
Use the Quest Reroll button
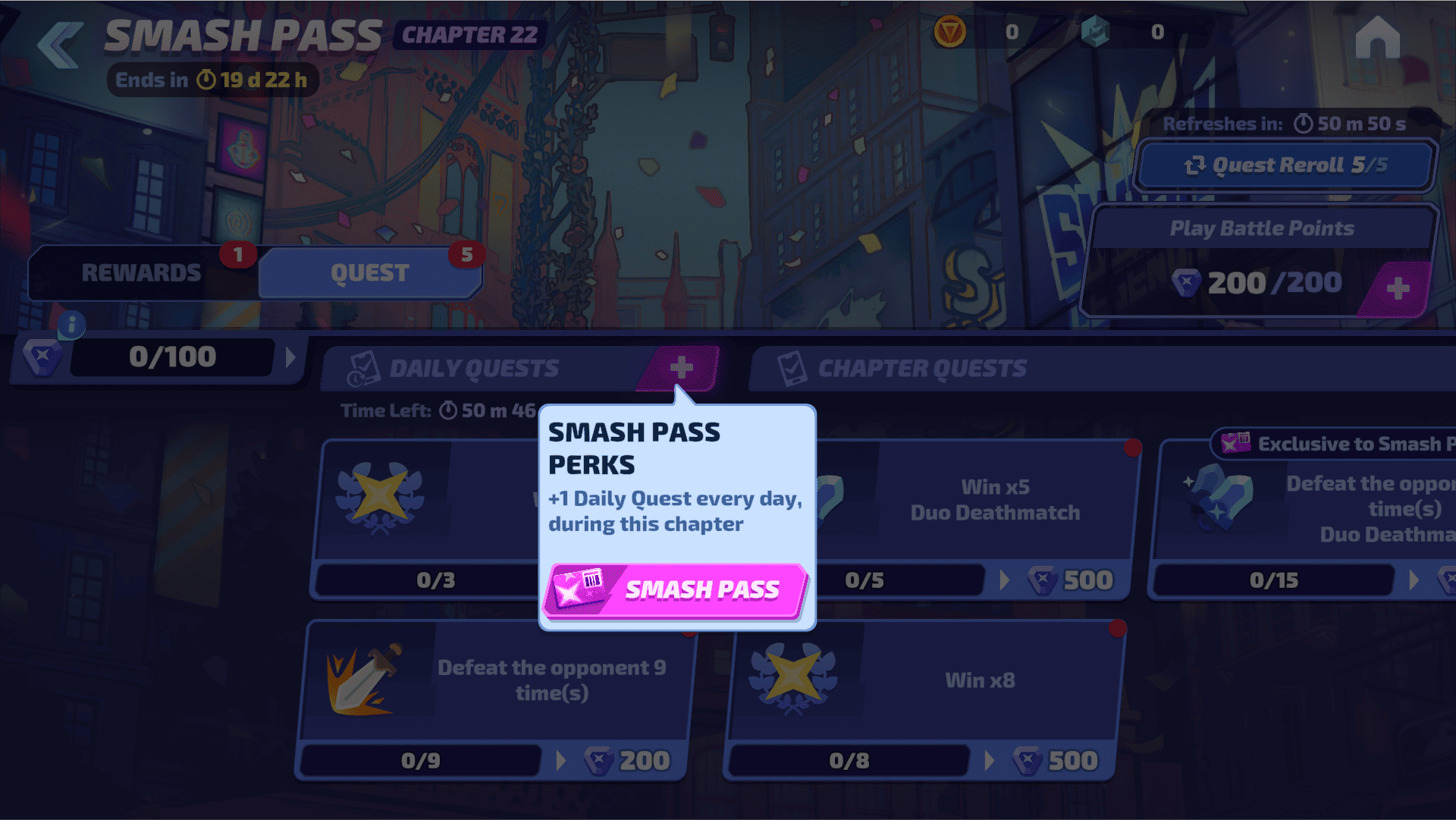pos(1285,165)
